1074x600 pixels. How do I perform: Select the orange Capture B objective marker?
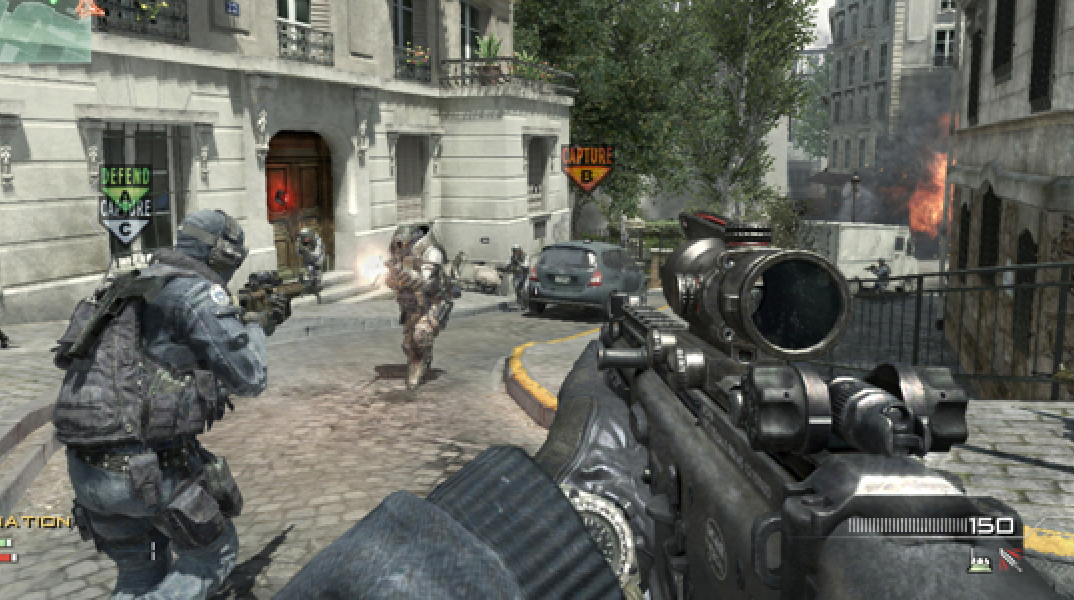coord(587,165)
